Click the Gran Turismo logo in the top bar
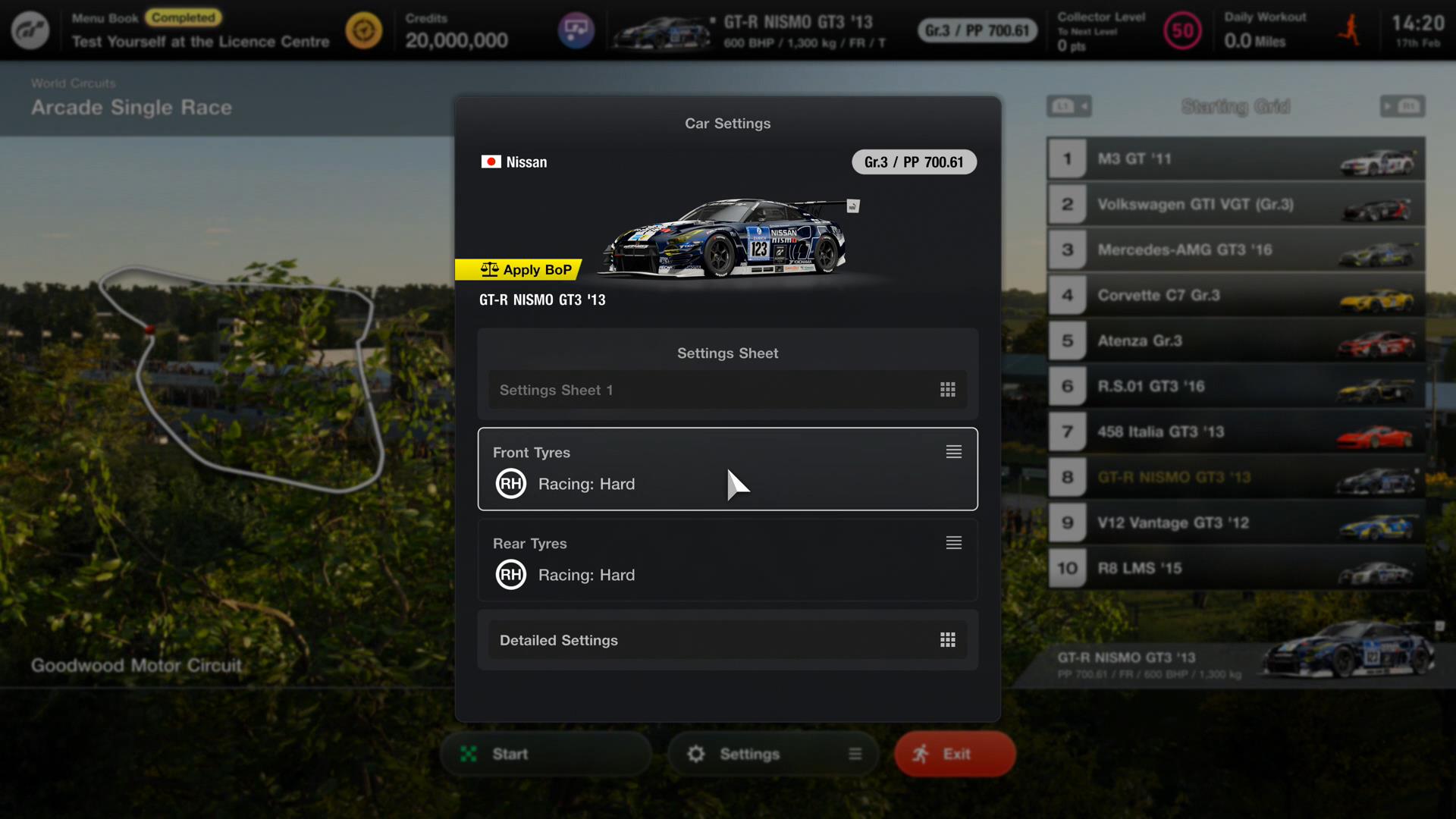1456x819 pixels. coord(30,30)
